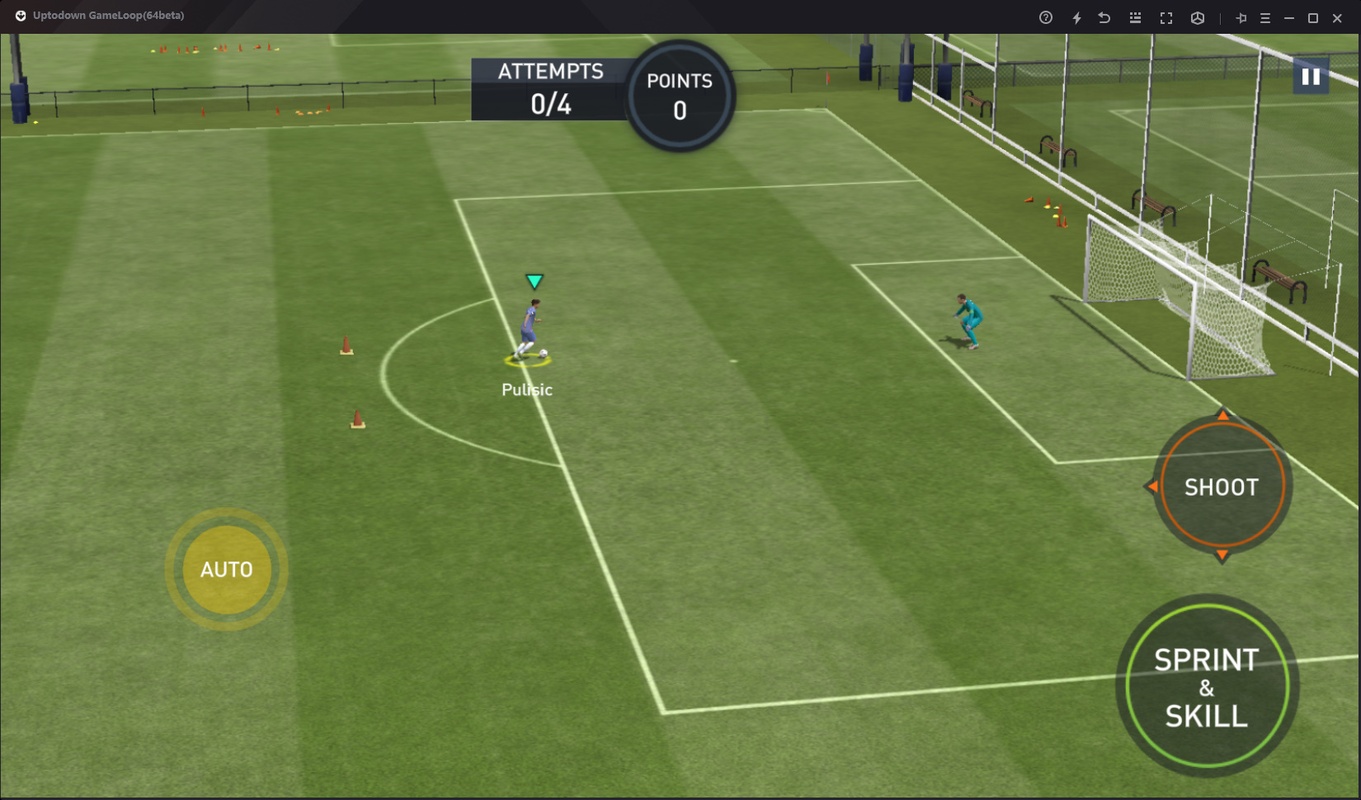Open the GameLoop help icon
This screenshot has height=800, width=1361.
click(1046, 18)
